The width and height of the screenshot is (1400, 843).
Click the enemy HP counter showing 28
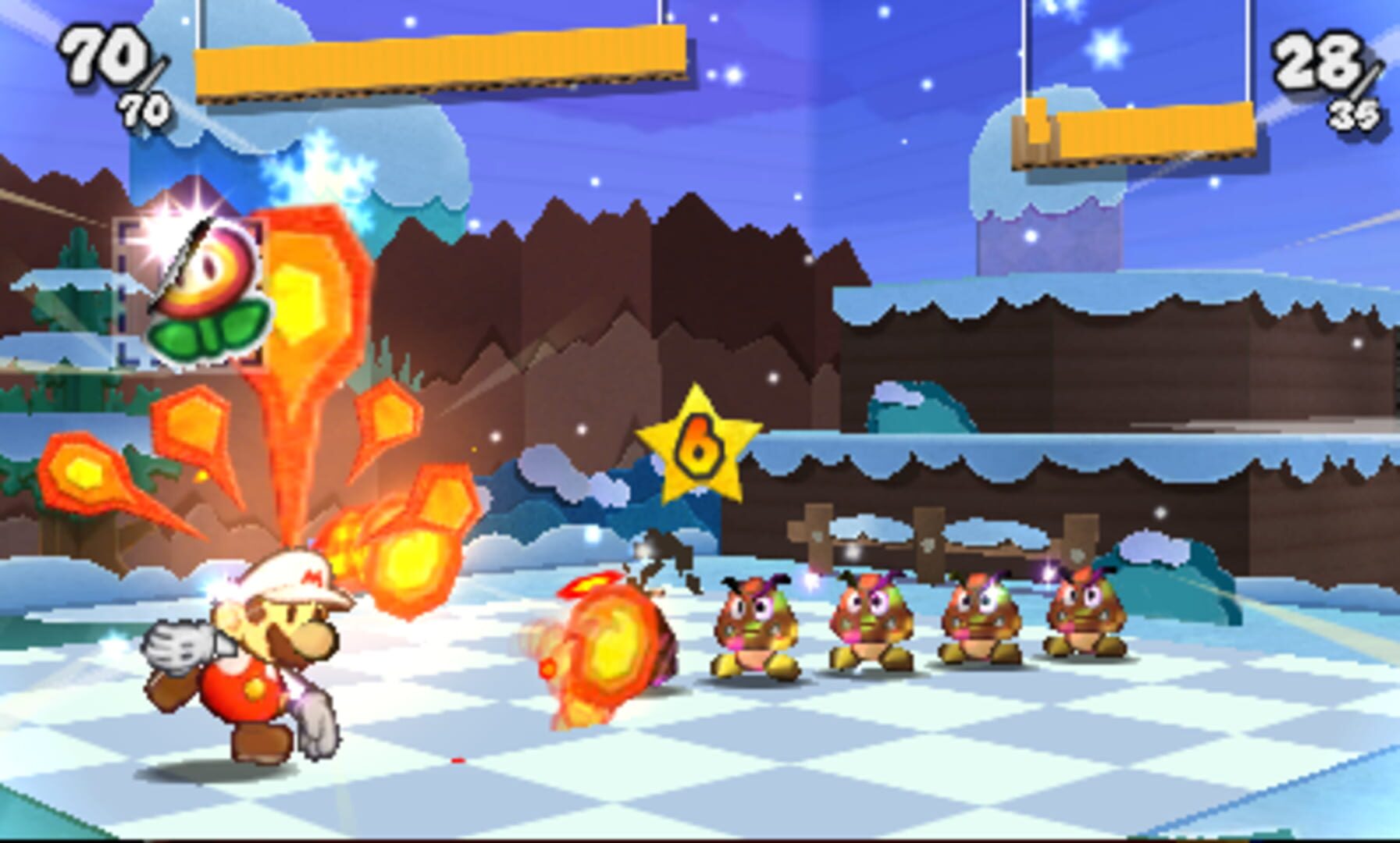(1320, 59)
